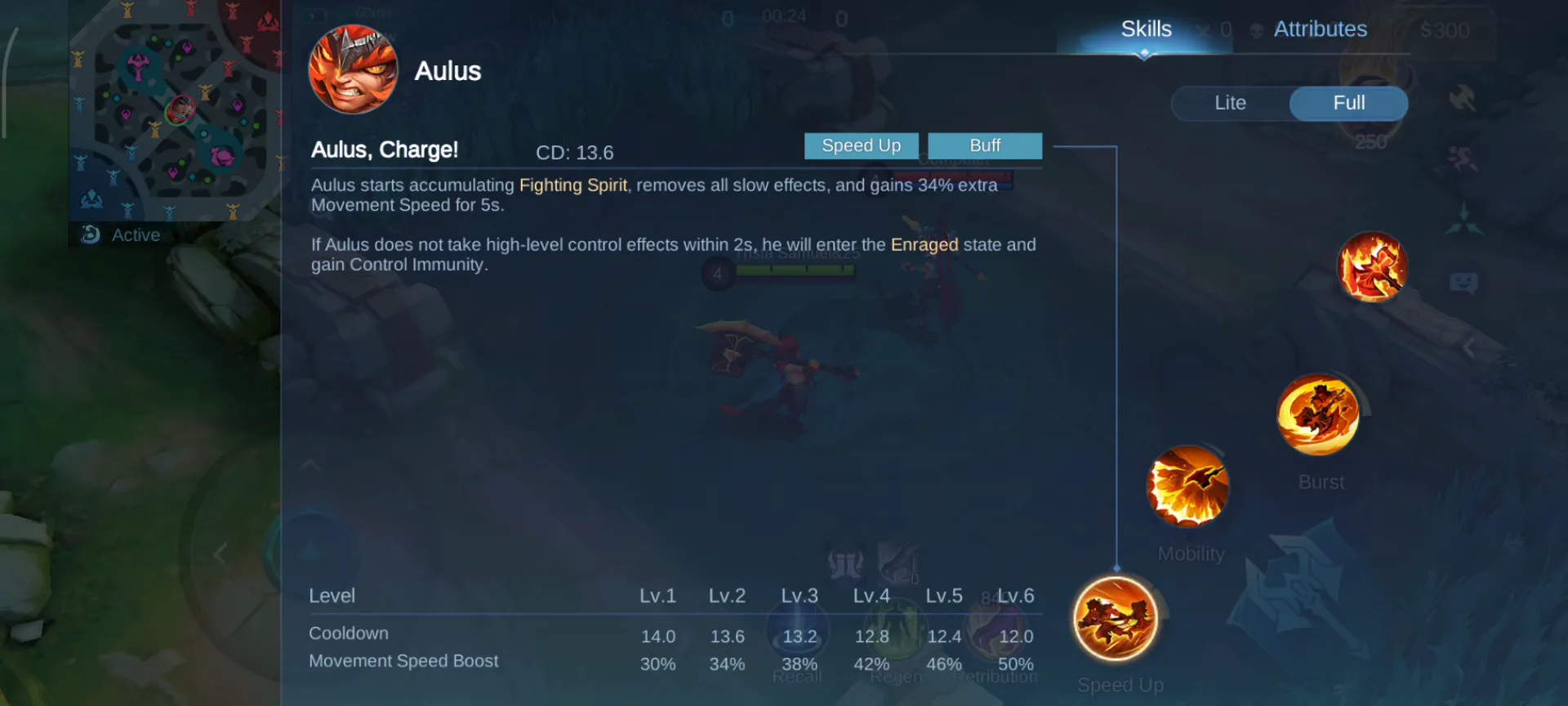The height and width of the screenshot is (706, 1568).
Task: Click the Buff tag label
Action: click(x=985, y=145)
